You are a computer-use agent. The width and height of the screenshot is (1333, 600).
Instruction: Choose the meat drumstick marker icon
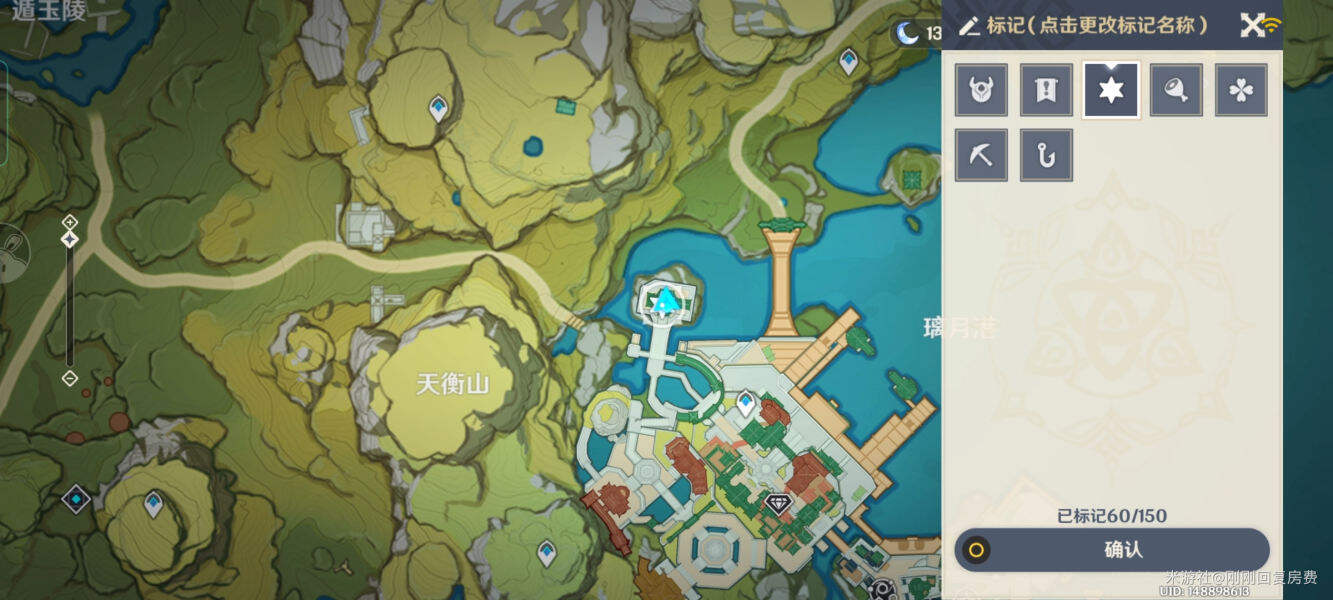1176,91
